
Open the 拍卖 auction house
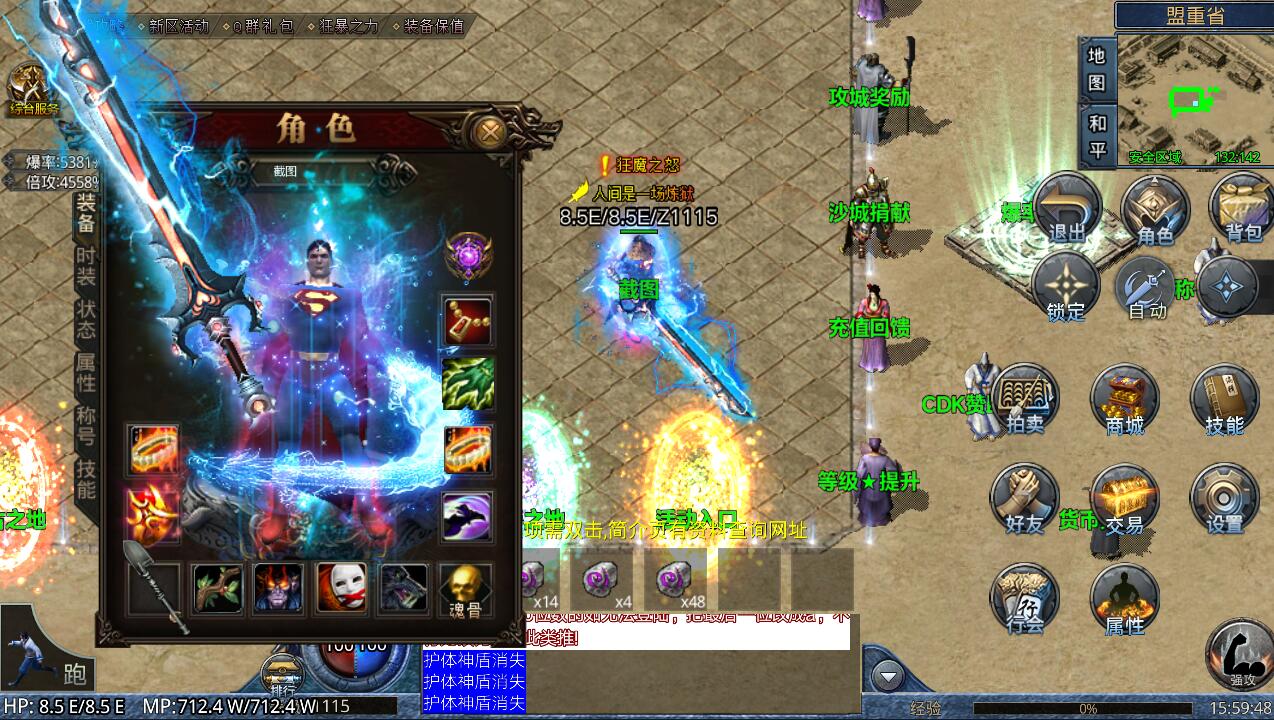1025,400
